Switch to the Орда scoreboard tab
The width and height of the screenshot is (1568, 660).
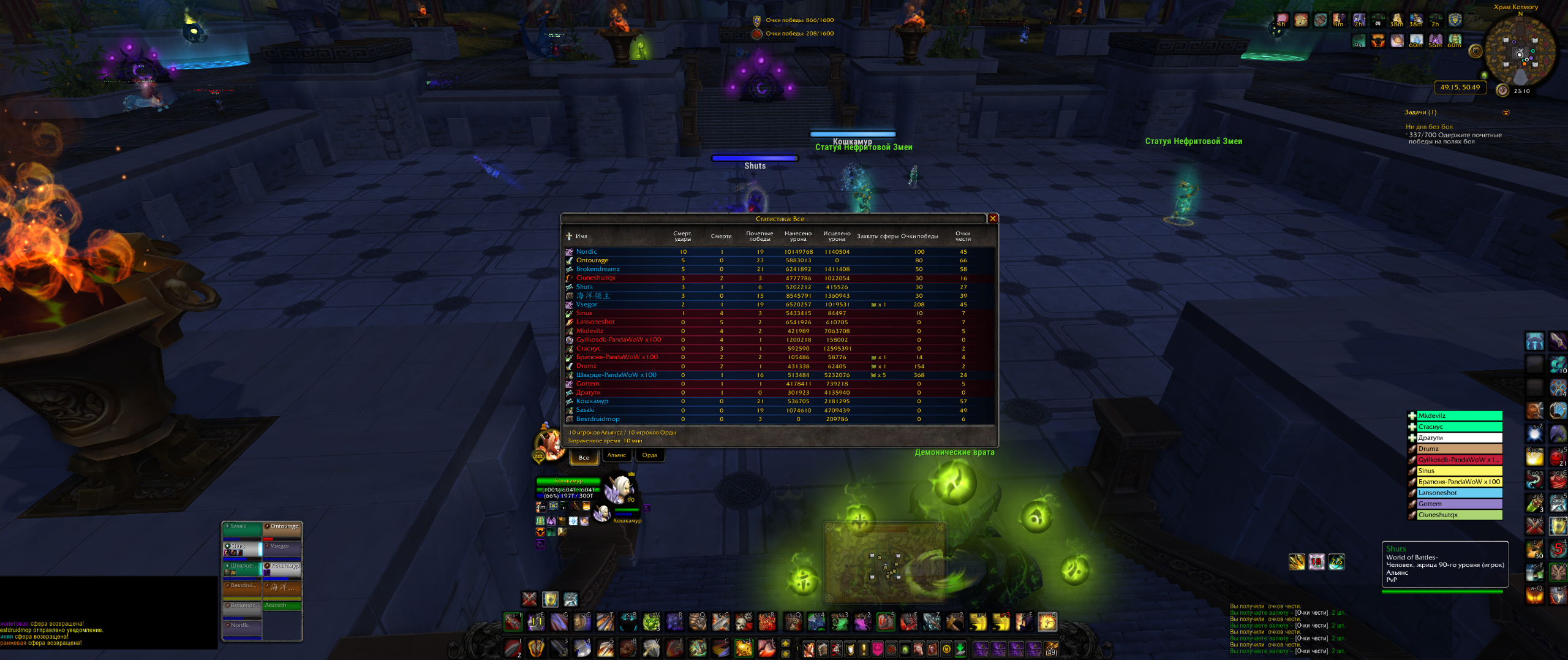[649, 455]
